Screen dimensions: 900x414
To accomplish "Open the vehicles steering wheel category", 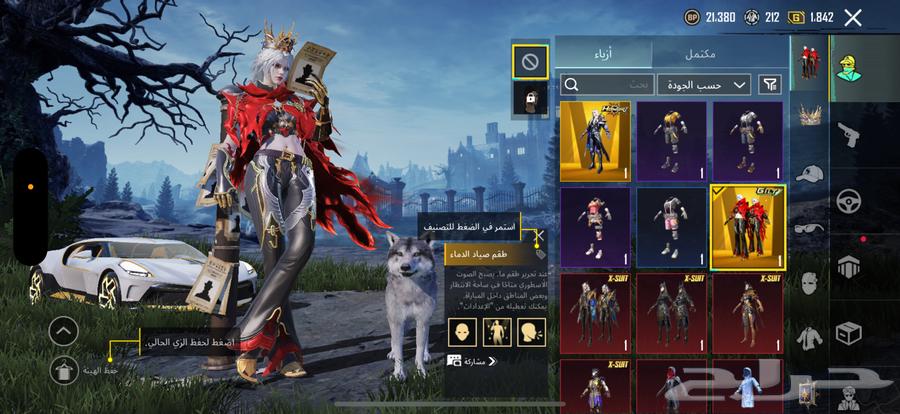I will click(848, 199).
